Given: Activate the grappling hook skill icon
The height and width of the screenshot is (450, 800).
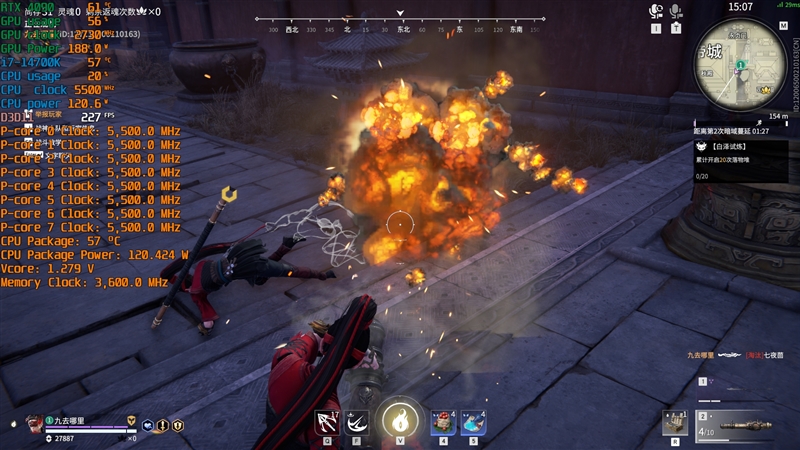Looking at the screenshot, I should point(326,422).
